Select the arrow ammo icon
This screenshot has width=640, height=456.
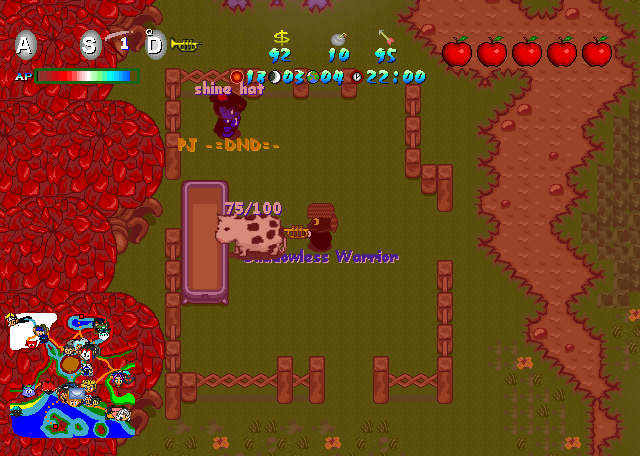point(386,38)
